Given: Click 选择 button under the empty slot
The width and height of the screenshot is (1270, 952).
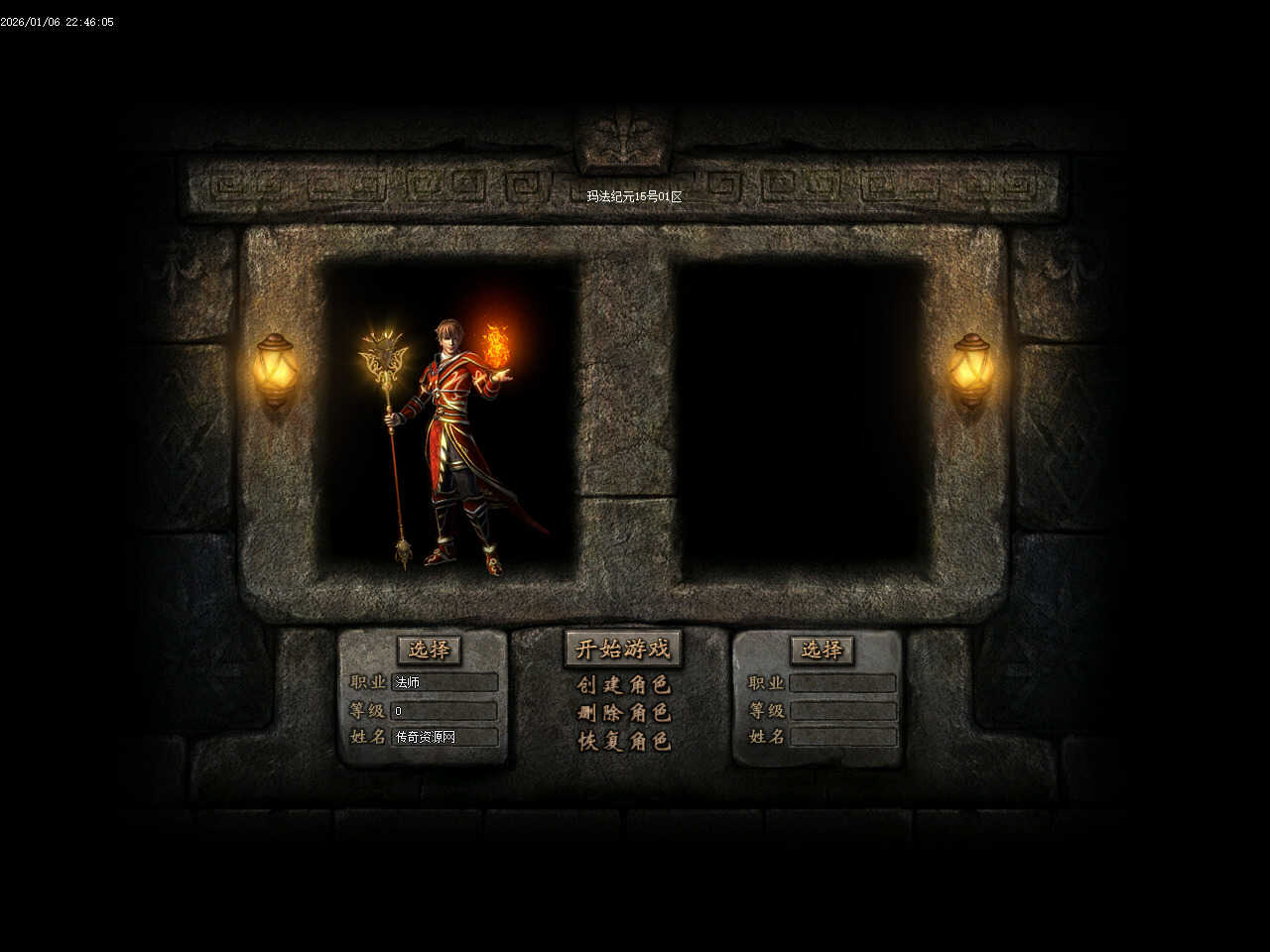Looking at the screenshot, I should (822, 650).
